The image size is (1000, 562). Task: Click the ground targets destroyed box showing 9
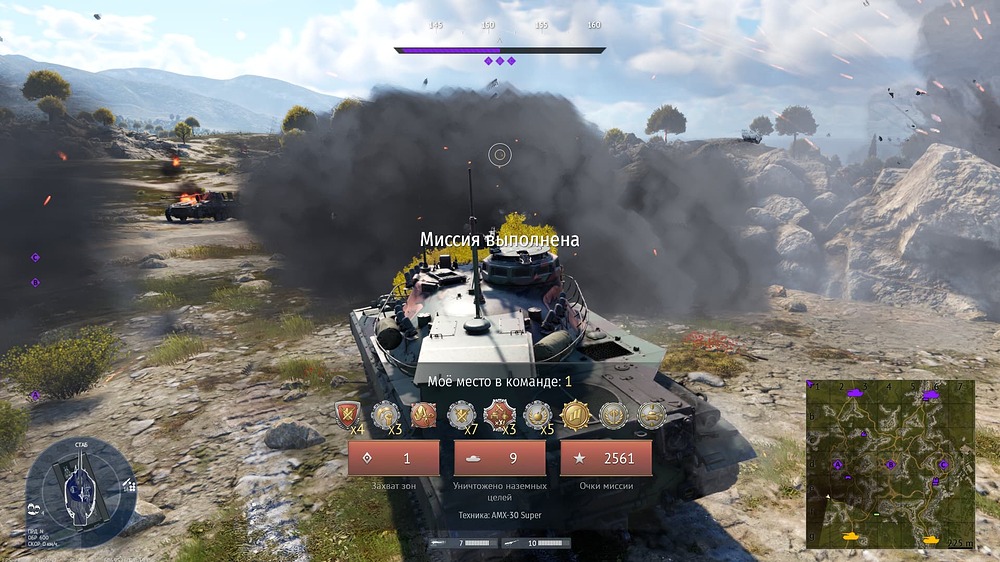click(500, 458)
